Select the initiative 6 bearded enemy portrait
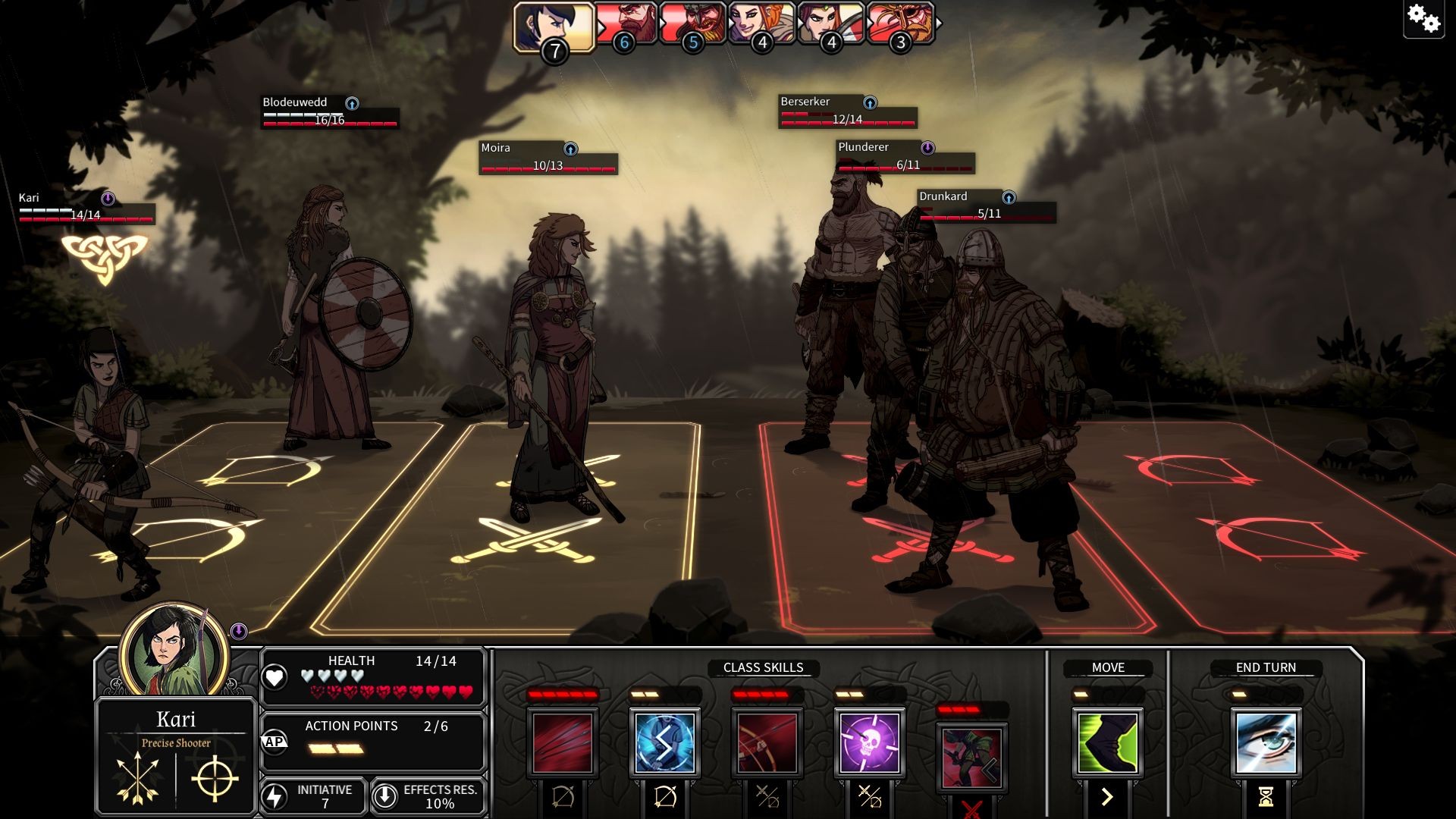This screenshot has width=1456, height=819. (x=626, y=24)
